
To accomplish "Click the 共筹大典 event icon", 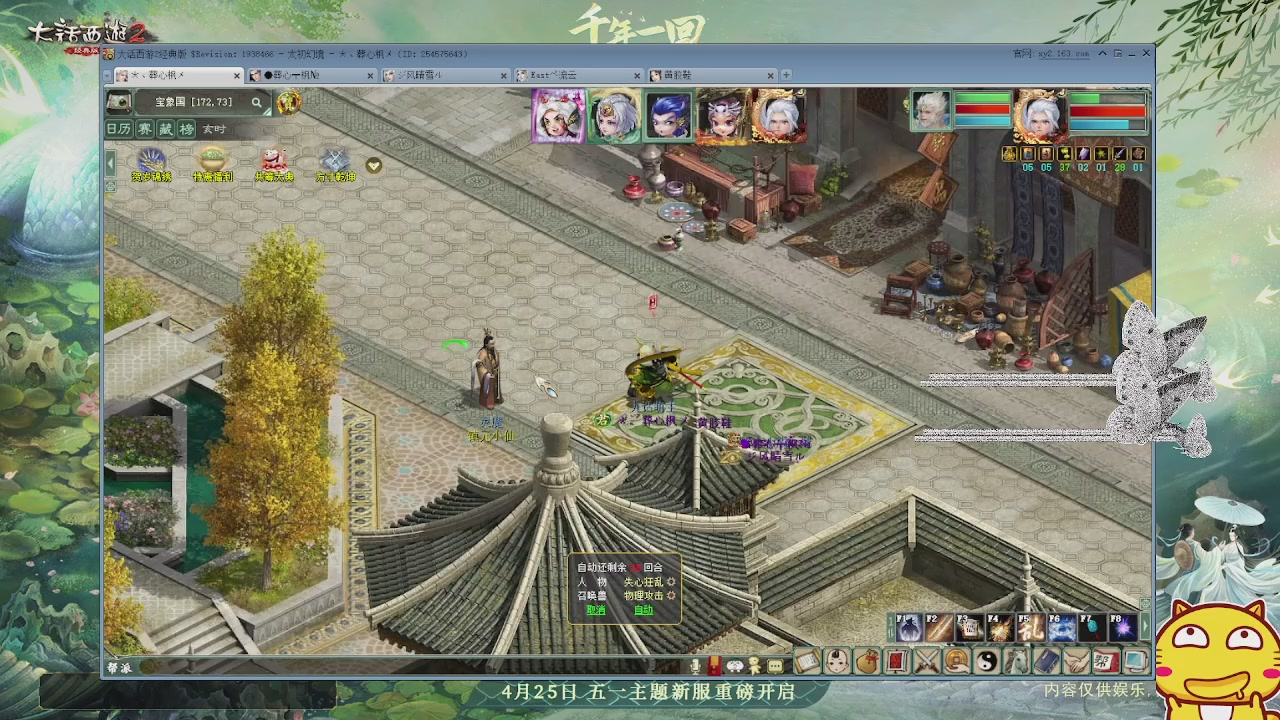I will (x=272, y=163).
